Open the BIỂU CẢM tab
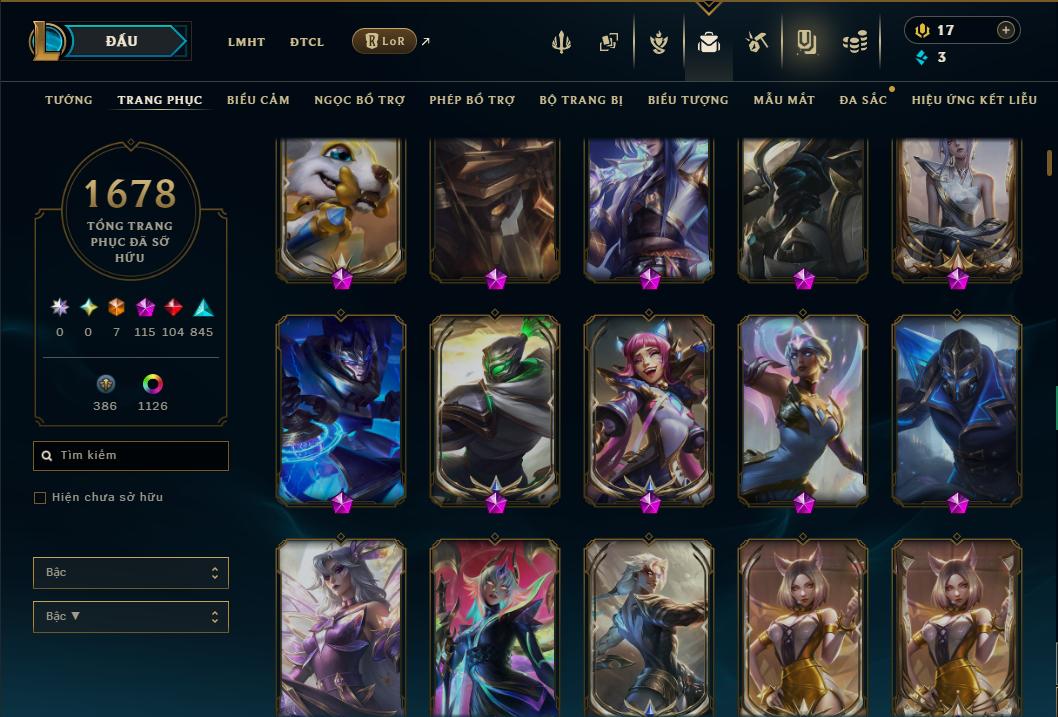The width and height of the screenshot is (1058, 717). [x=258, y=100]
